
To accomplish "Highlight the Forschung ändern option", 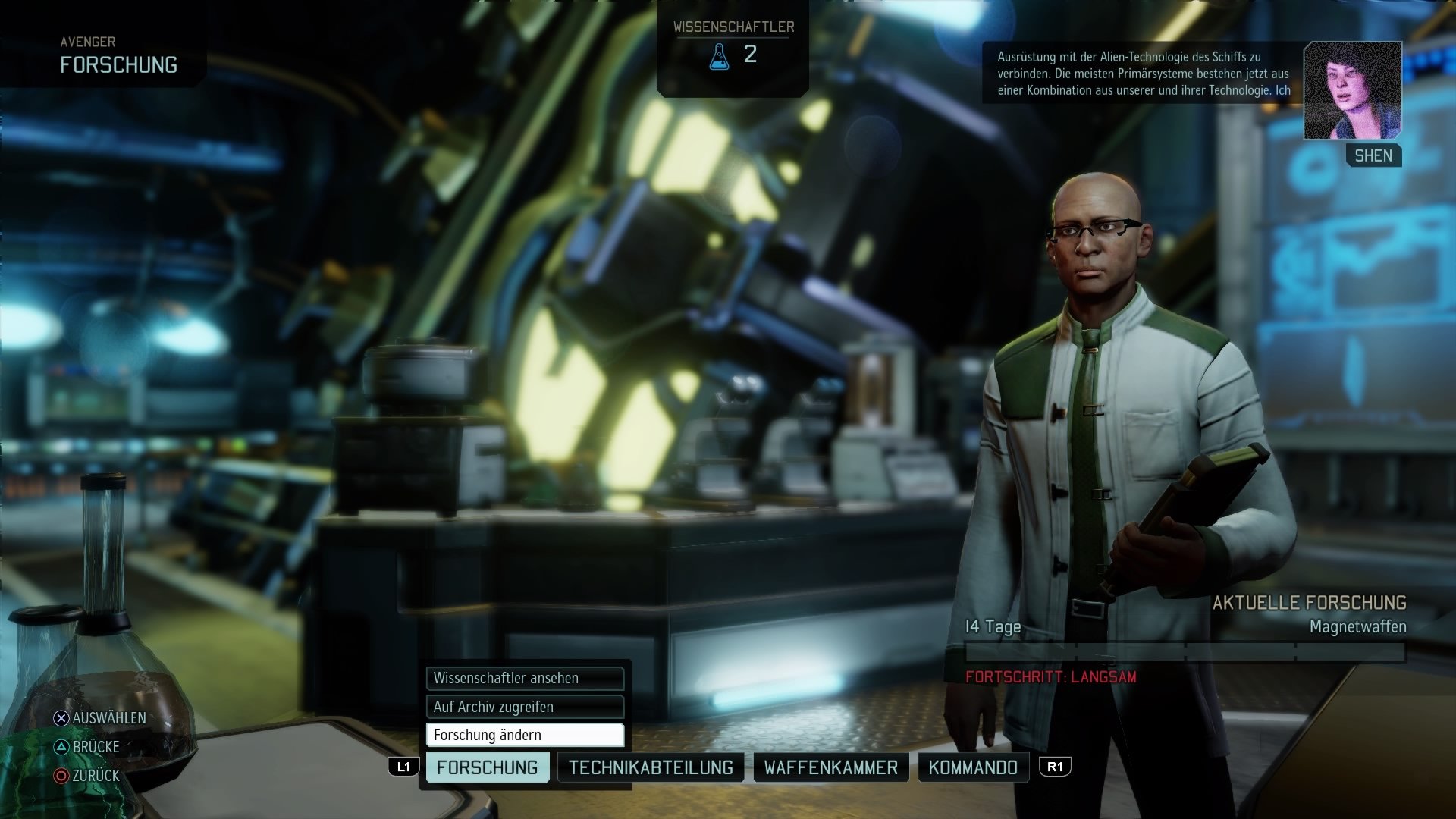I will click(524, 734).
